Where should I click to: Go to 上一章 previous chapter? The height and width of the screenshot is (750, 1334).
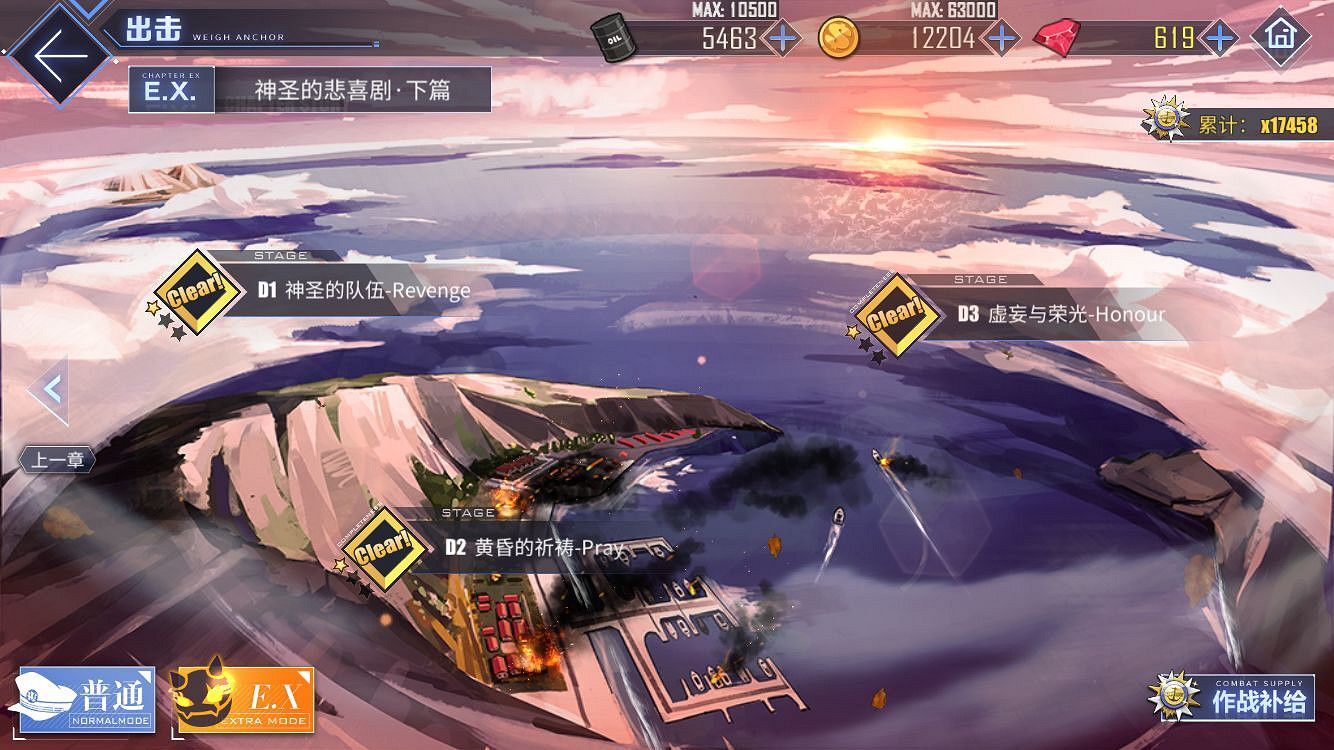point(57,459)
